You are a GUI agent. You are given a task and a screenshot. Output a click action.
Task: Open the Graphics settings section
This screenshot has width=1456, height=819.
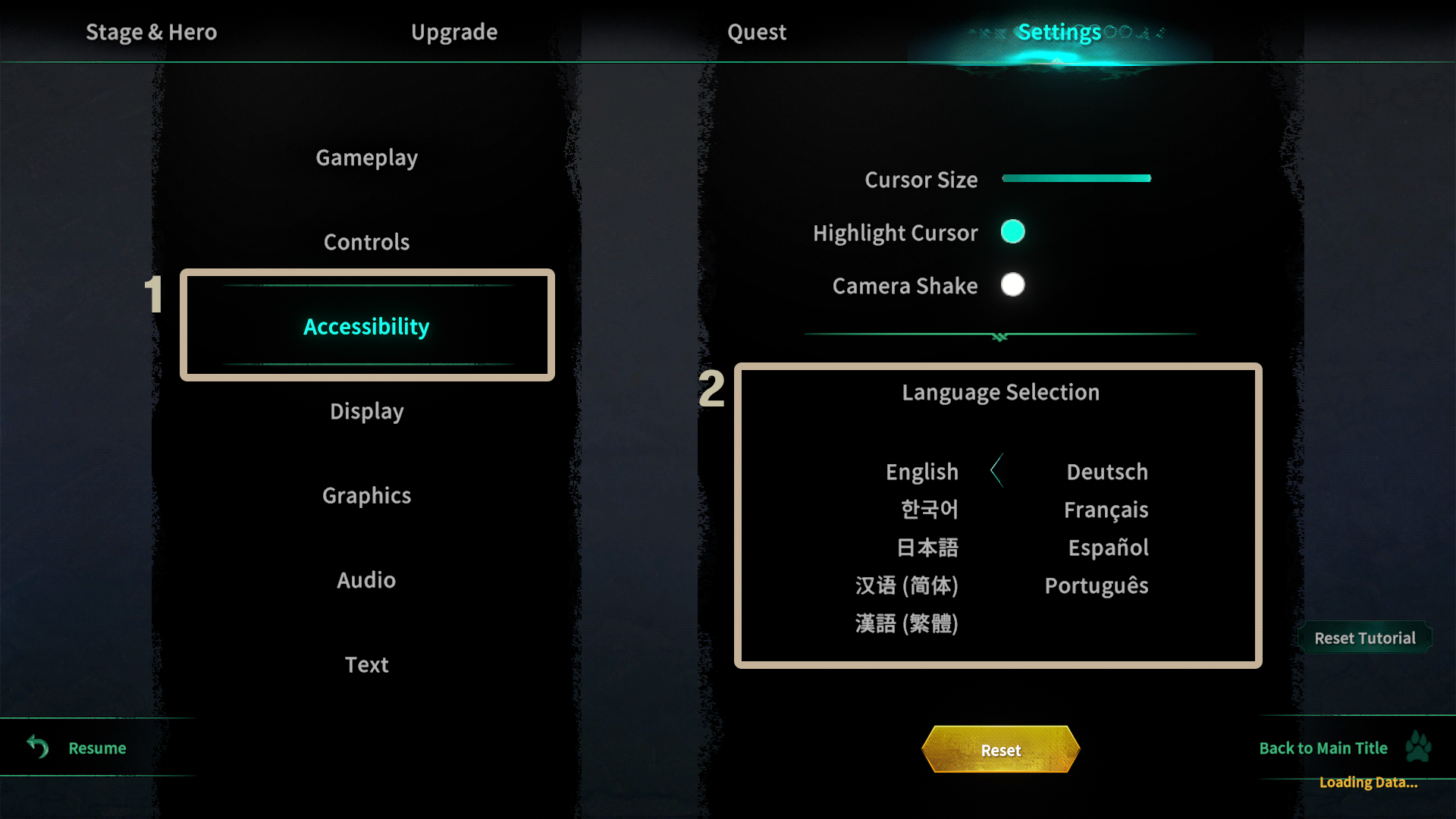tap(366, 495)
